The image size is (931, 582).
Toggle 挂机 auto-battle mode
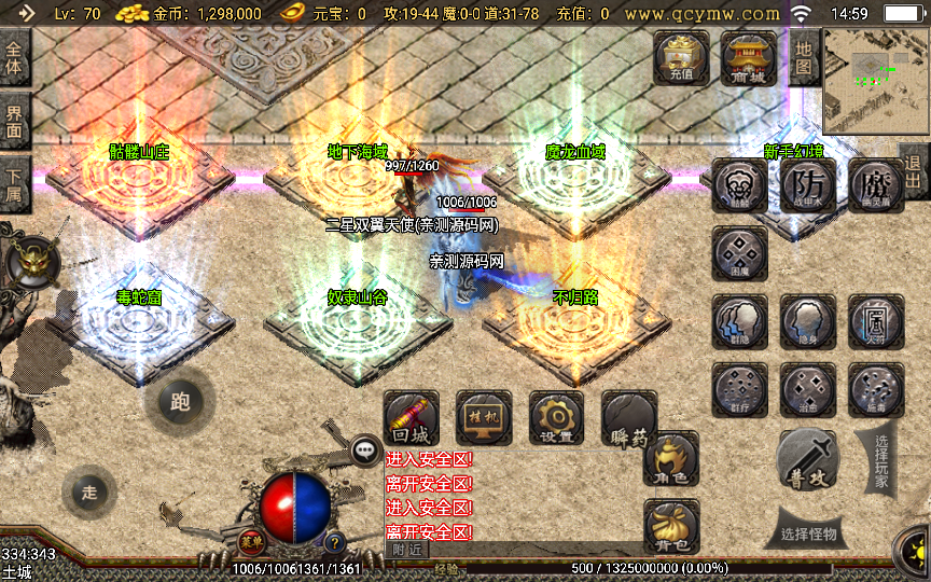[484, 418]
